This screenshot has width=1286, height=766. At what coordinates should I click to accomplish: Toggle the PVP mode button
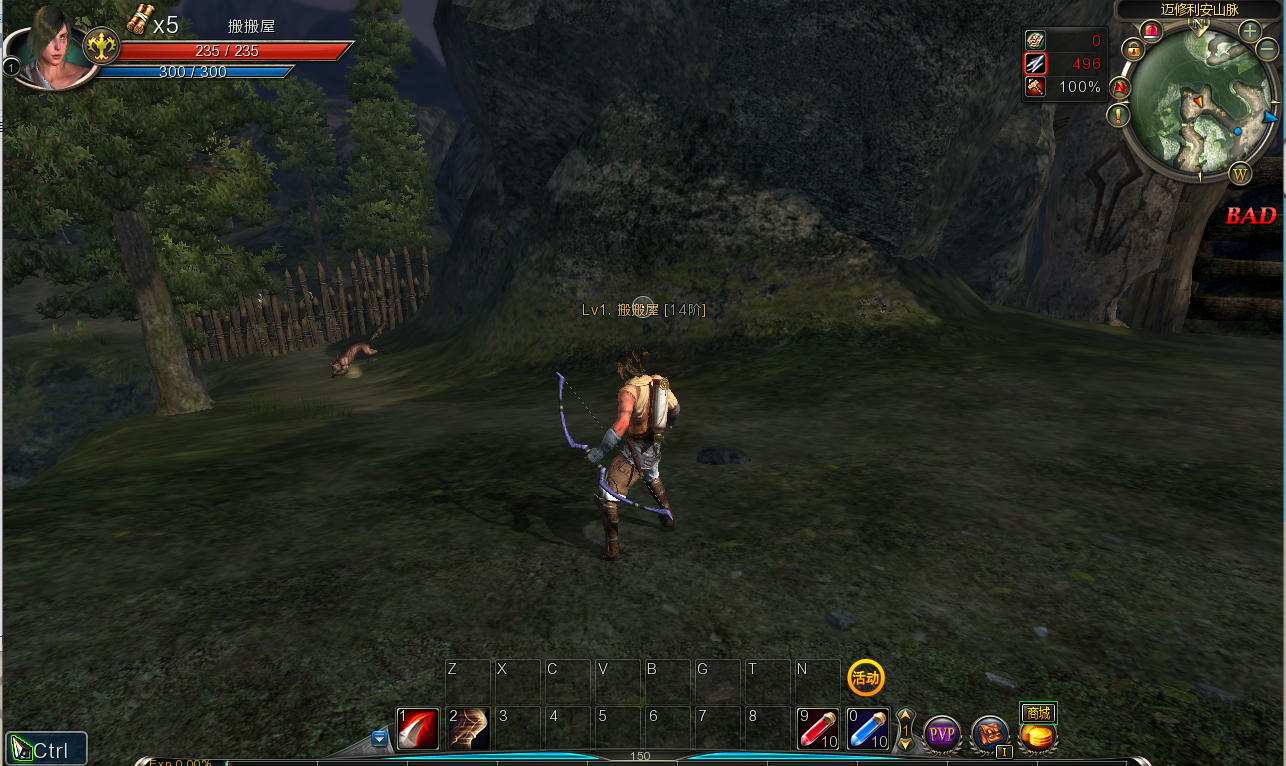pos(941,735)
